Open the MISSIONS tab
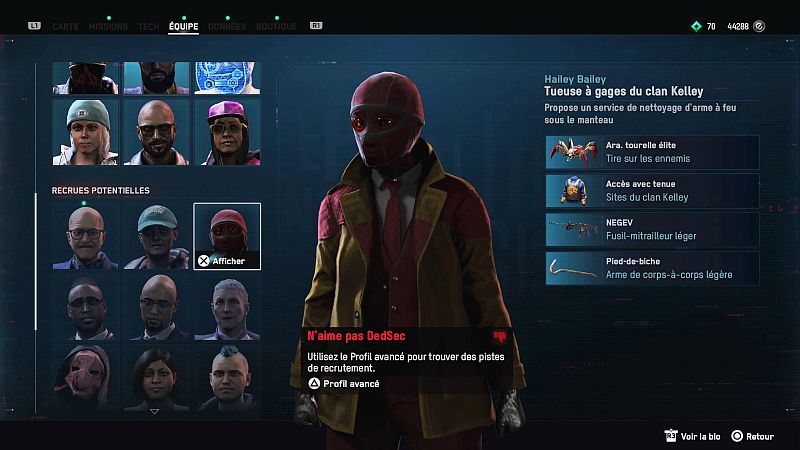Image resolution: width=800 pixels, height=450 pixels. (x=108, y=26)
